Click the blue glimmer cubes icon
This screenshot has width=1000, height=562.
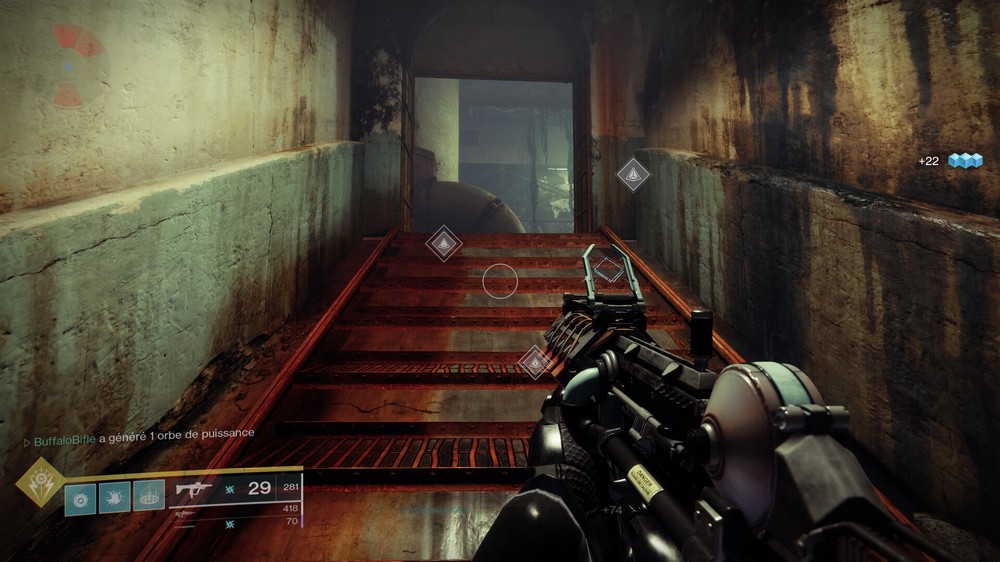point(965,161)
